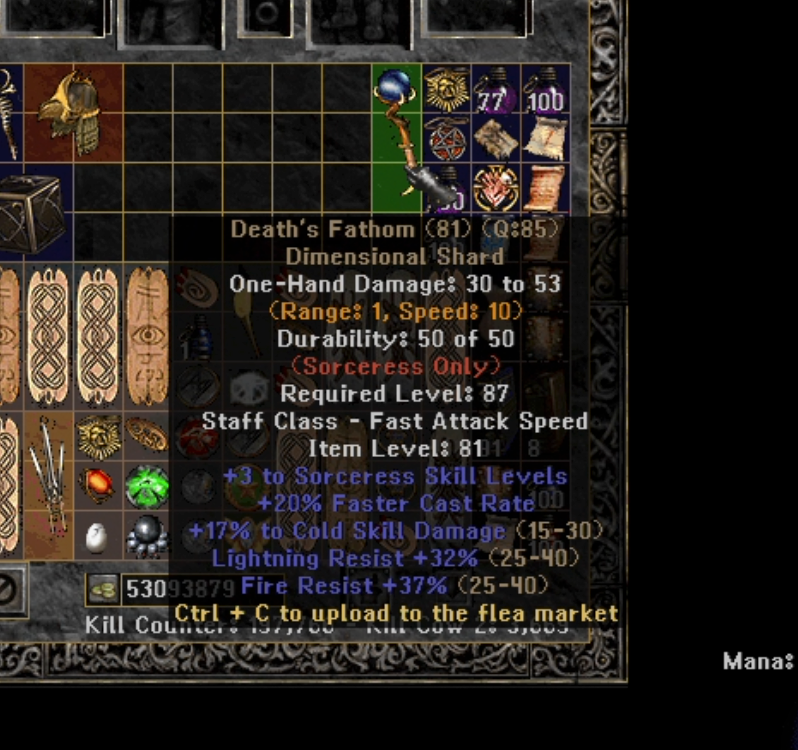Pick up the white egg item
The image size is (798, 750).
click(x=97, y=537)
